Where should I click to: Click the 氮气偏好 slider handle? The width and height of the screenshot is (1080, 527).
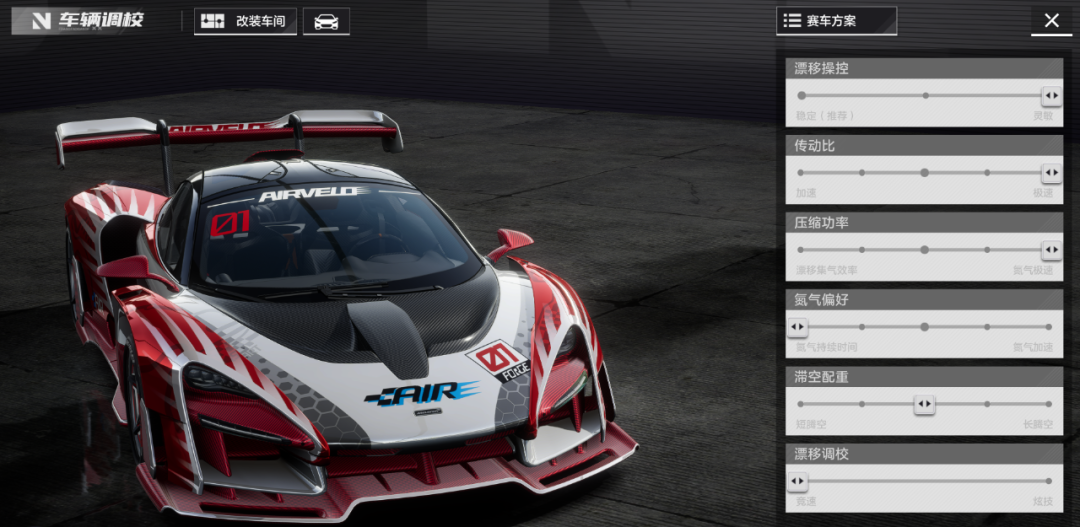tap(798, 327)
